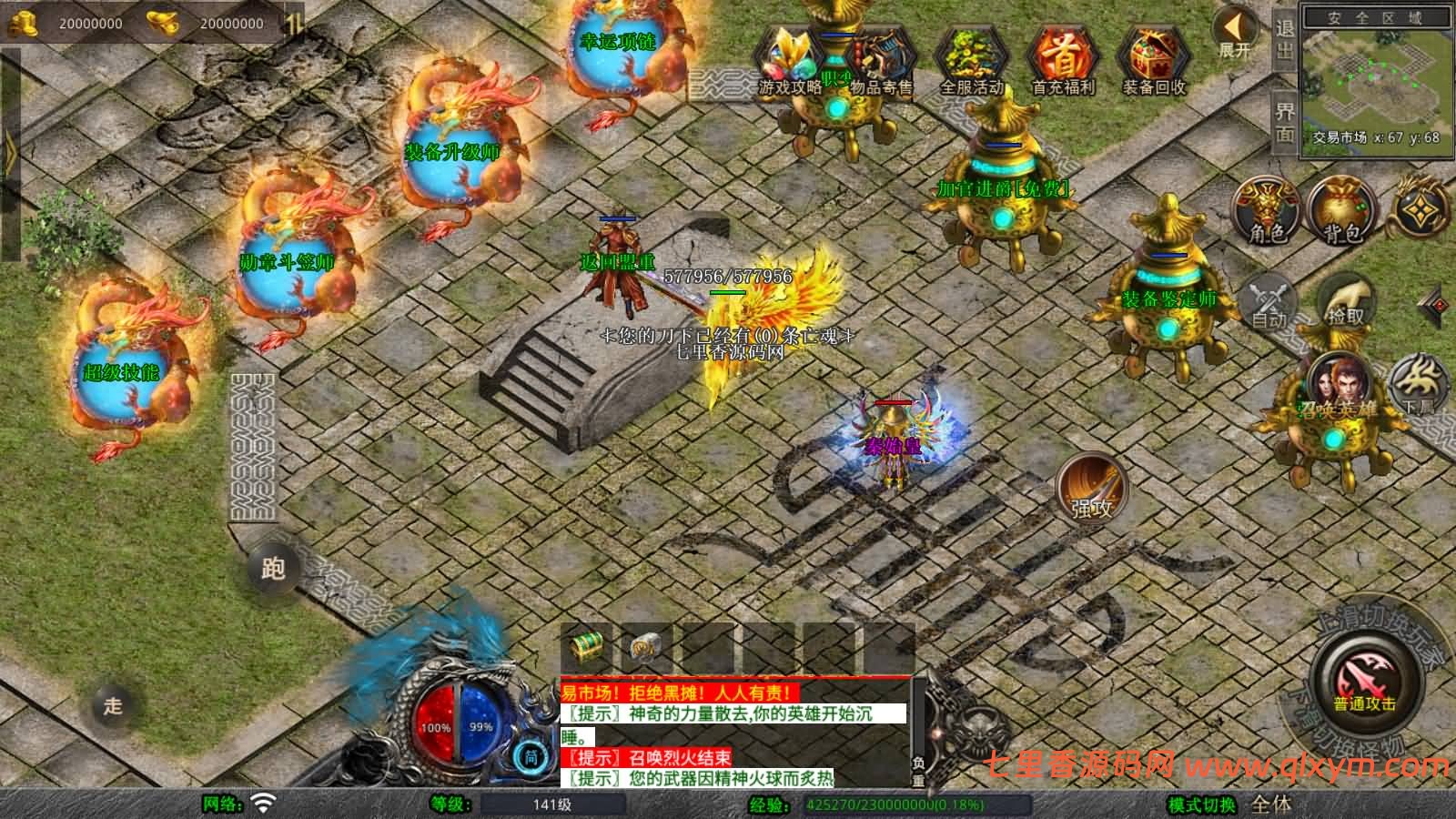The image size is (1456, 819).
Task: Toggle 自动 auto-combat
Action: 1269,302
